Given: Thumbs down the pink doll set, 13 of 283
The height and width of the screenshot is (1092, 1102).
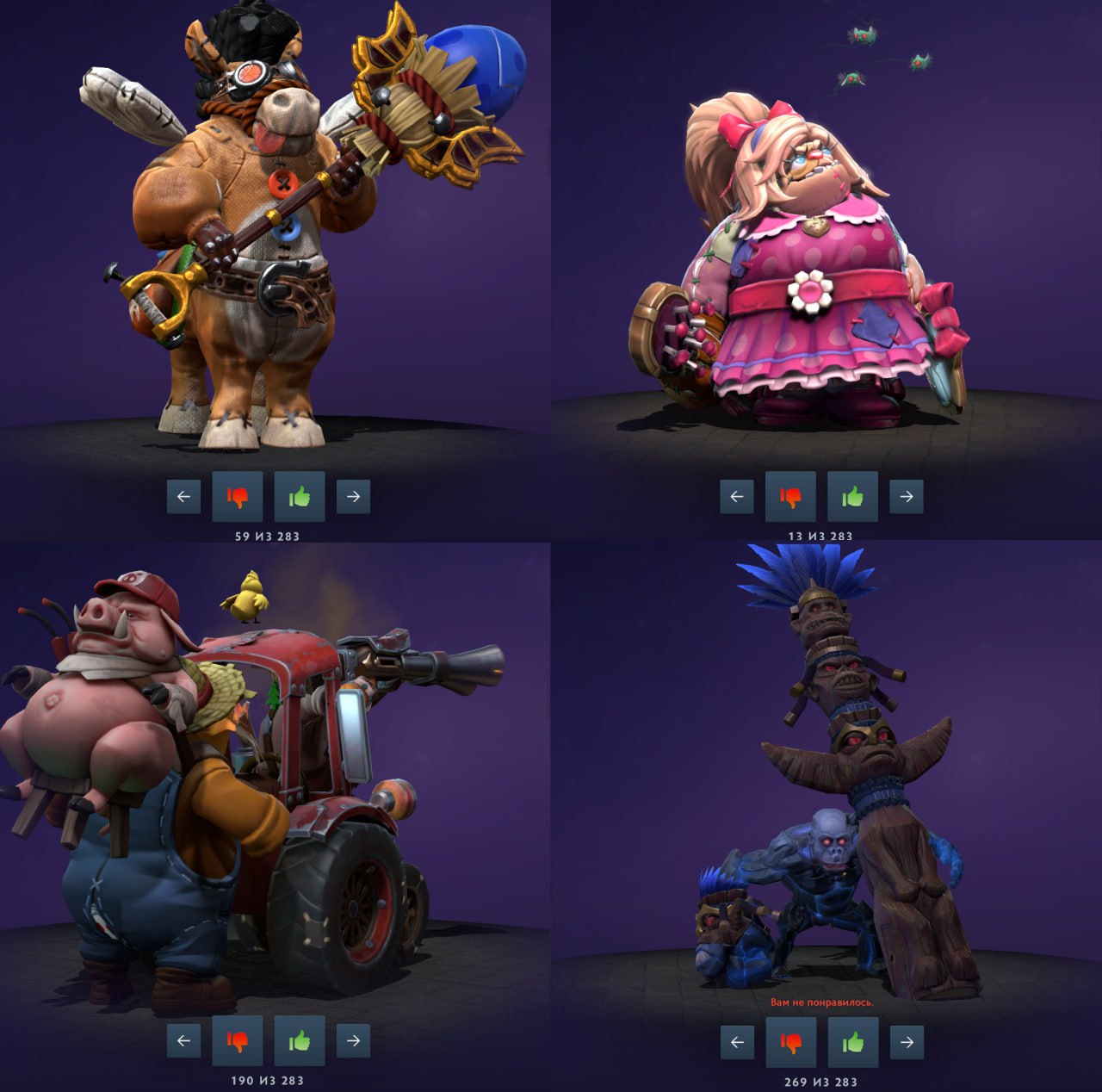Looking at the screenshot, I should coord(790,496).
